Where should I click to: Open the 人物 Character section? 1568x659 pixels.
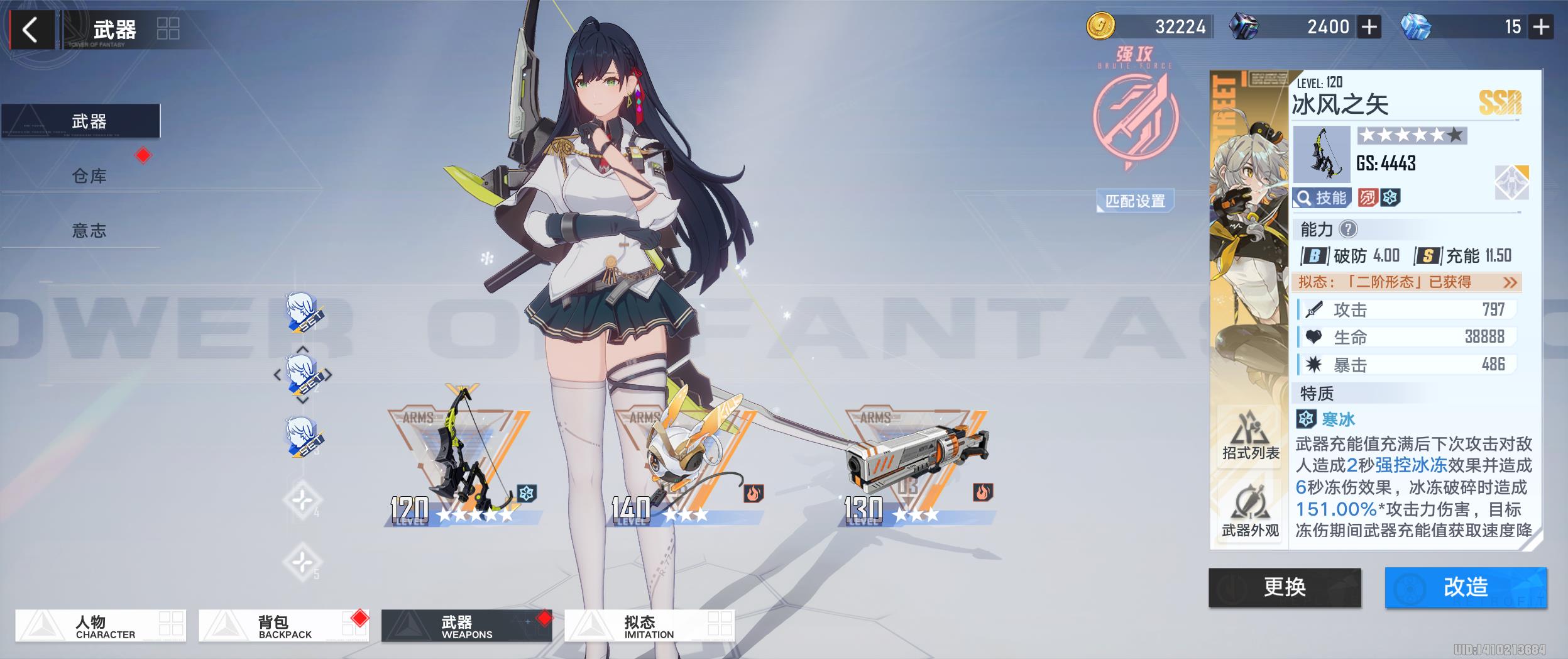coord(101,626)
